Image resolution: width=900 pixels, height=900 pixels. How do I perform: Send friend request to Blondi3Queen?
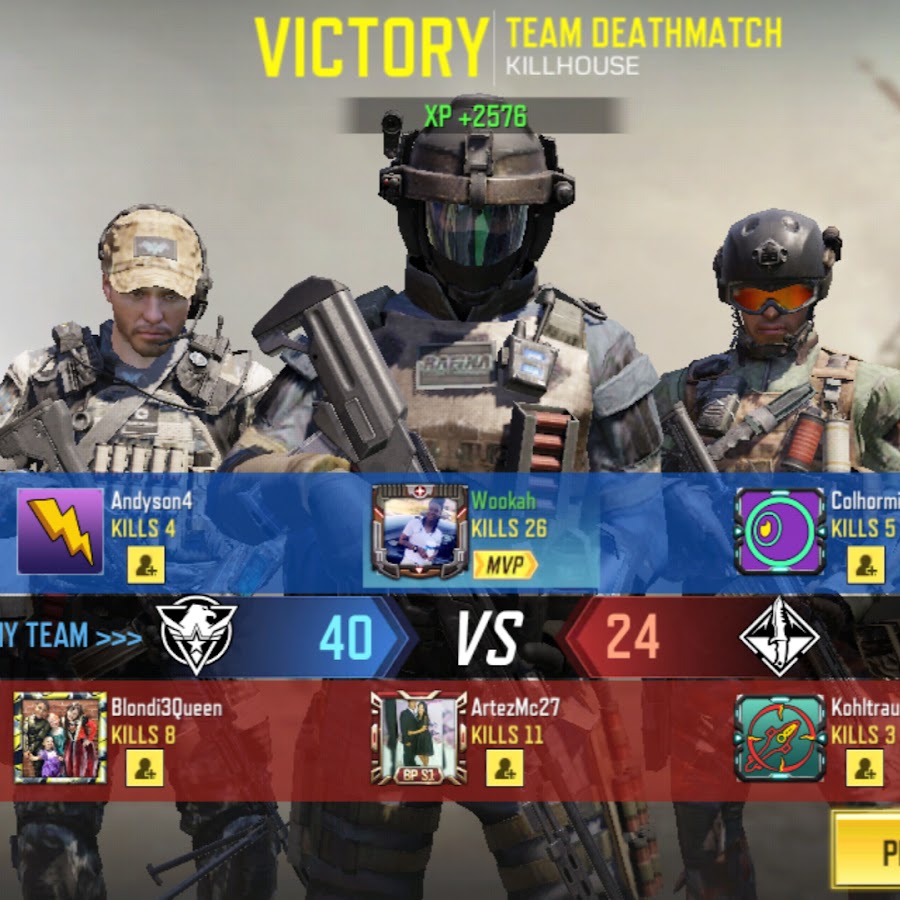[145, 768]
